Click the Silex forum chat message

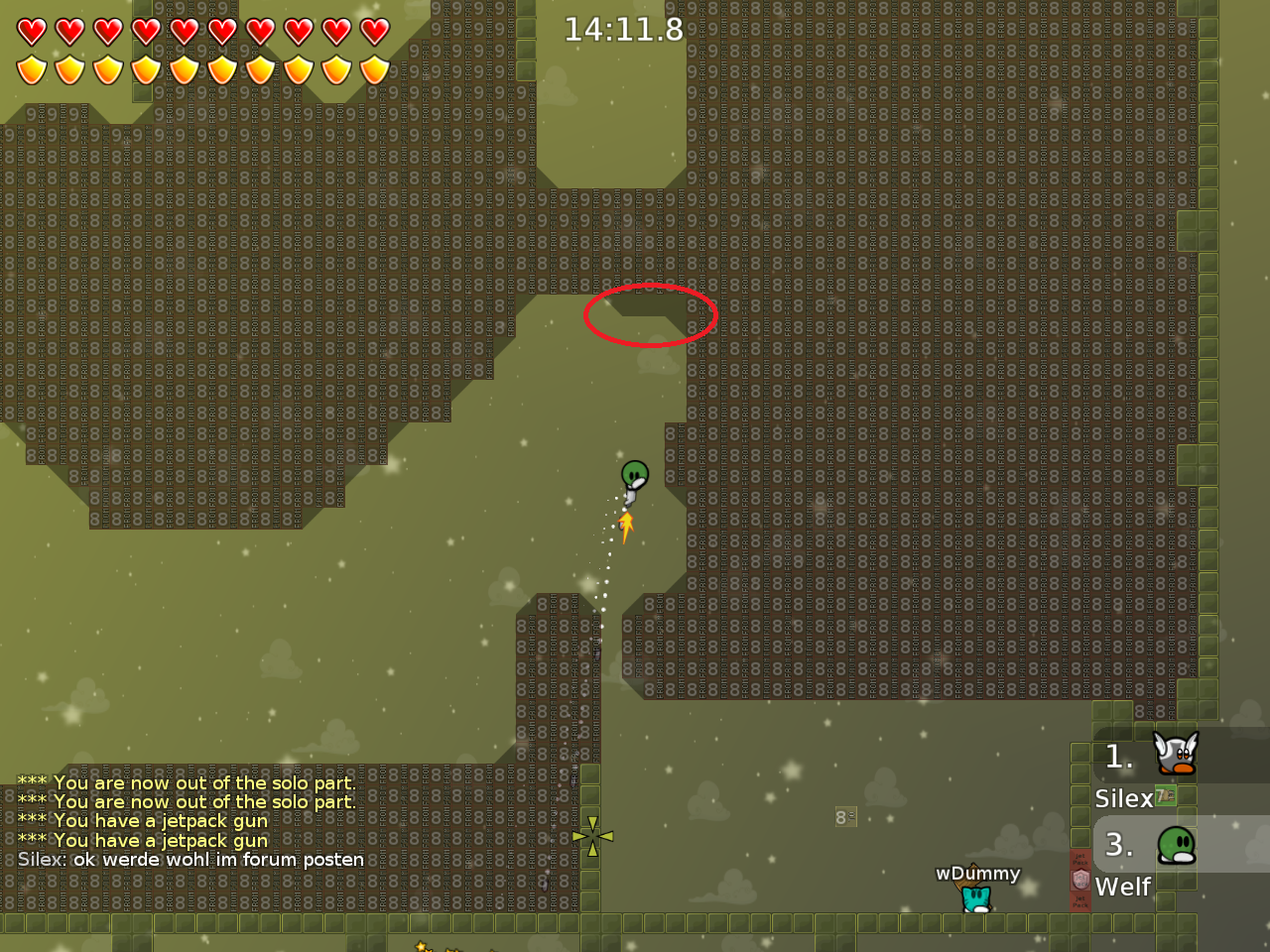tap(189, 860)
